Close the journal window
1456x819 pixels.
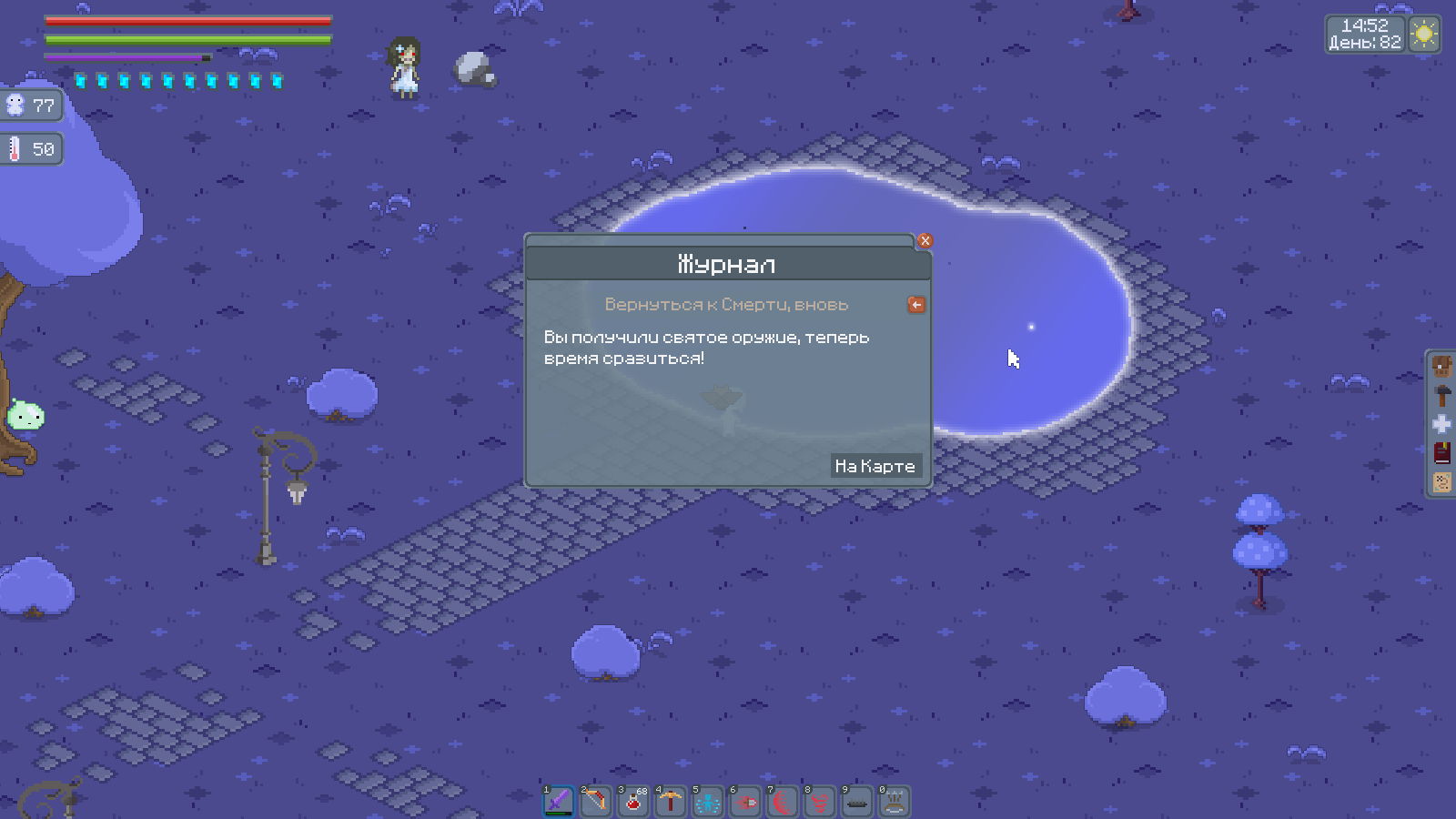click(x=925, y=241)
